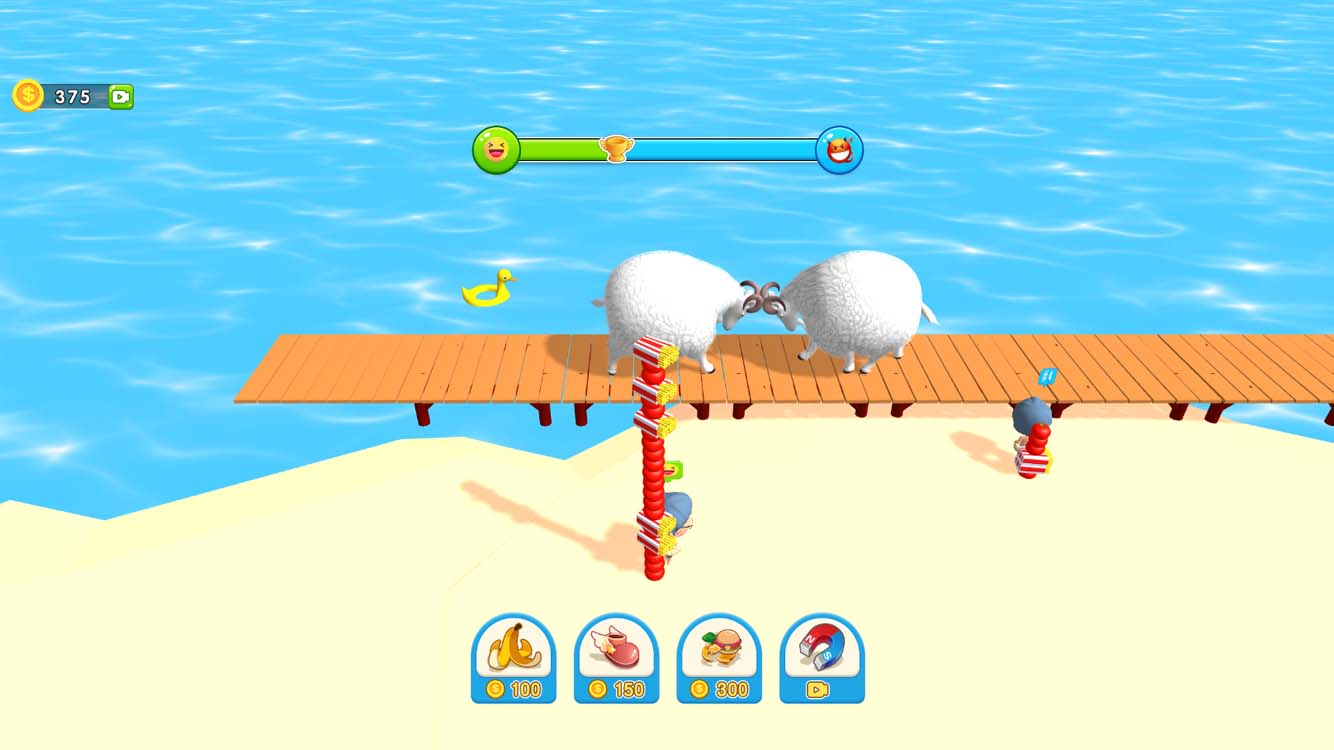
Task: Select the burger food item
Action: tap(720, 649)
